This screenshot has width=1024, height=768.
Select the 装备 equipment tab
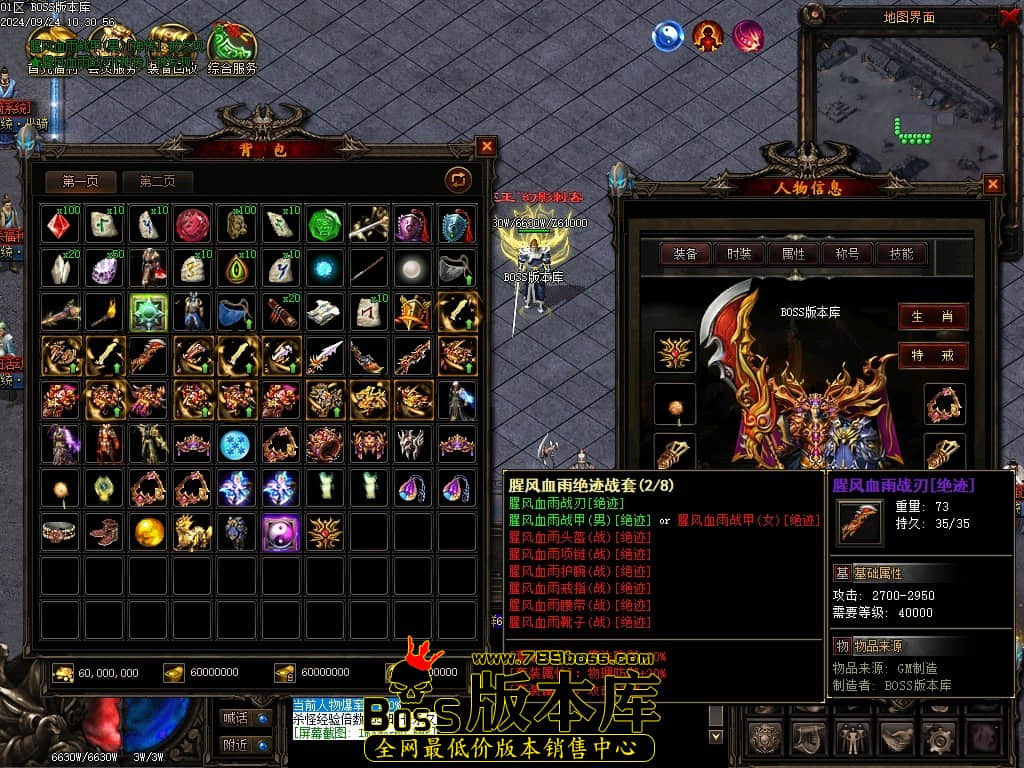[685, 254]
